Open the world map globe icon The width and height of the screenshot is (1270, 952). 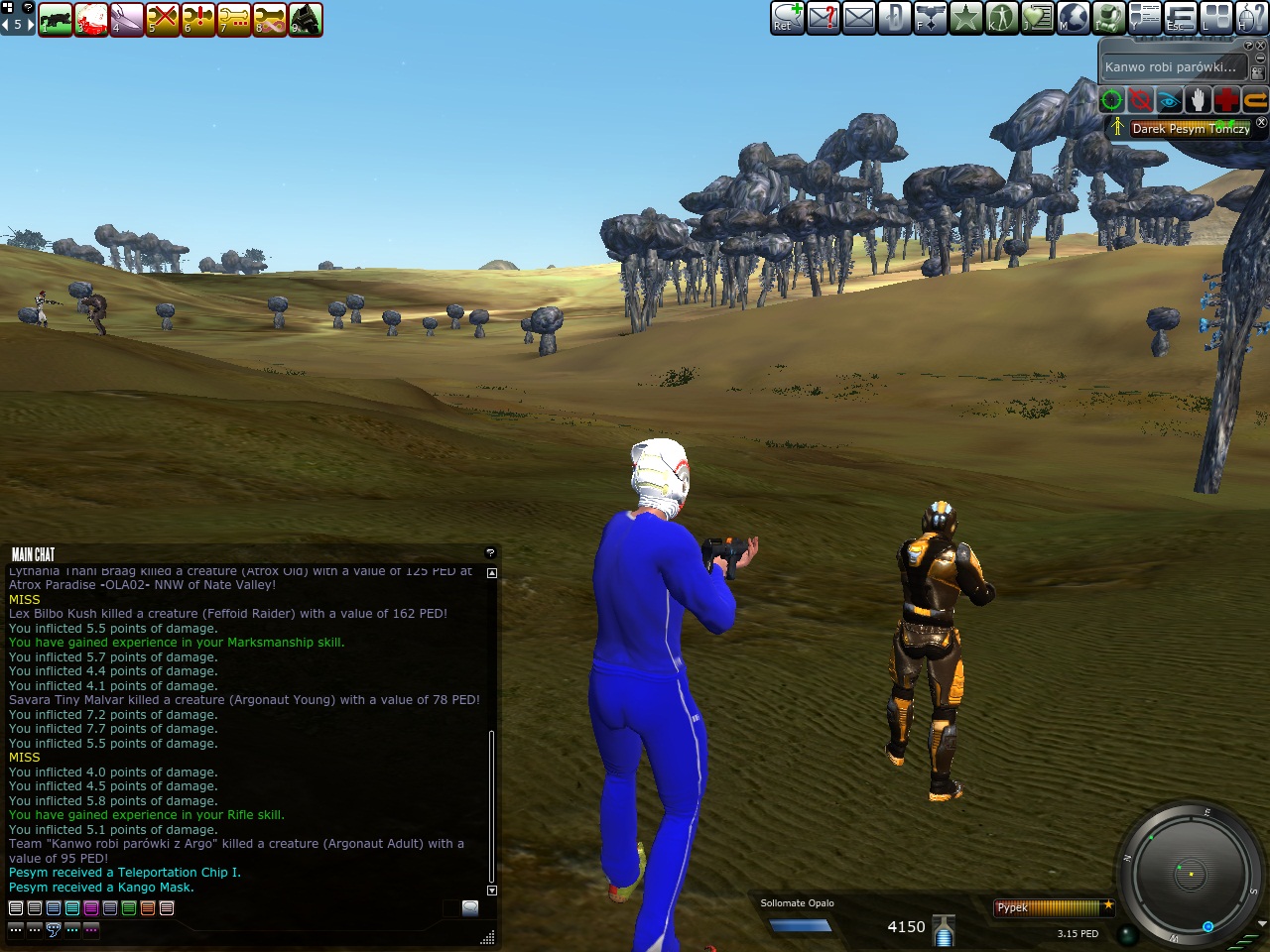pos(1073,17)
